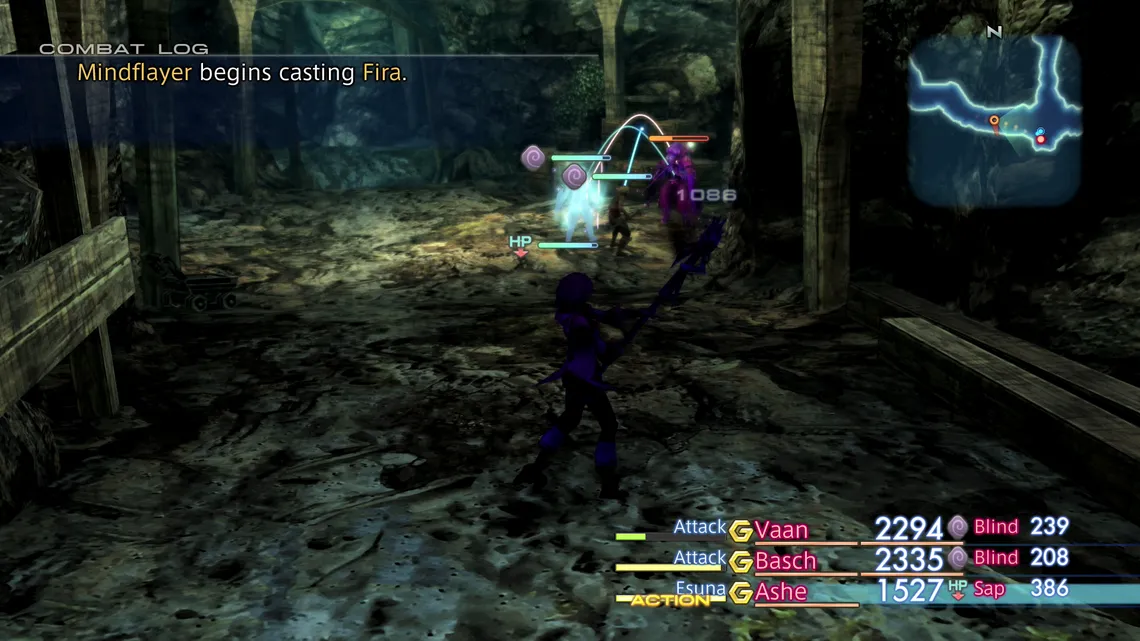Open the minimap in the corner
The height and width of the screenshot is (641, 1140).
pos(994,120)
